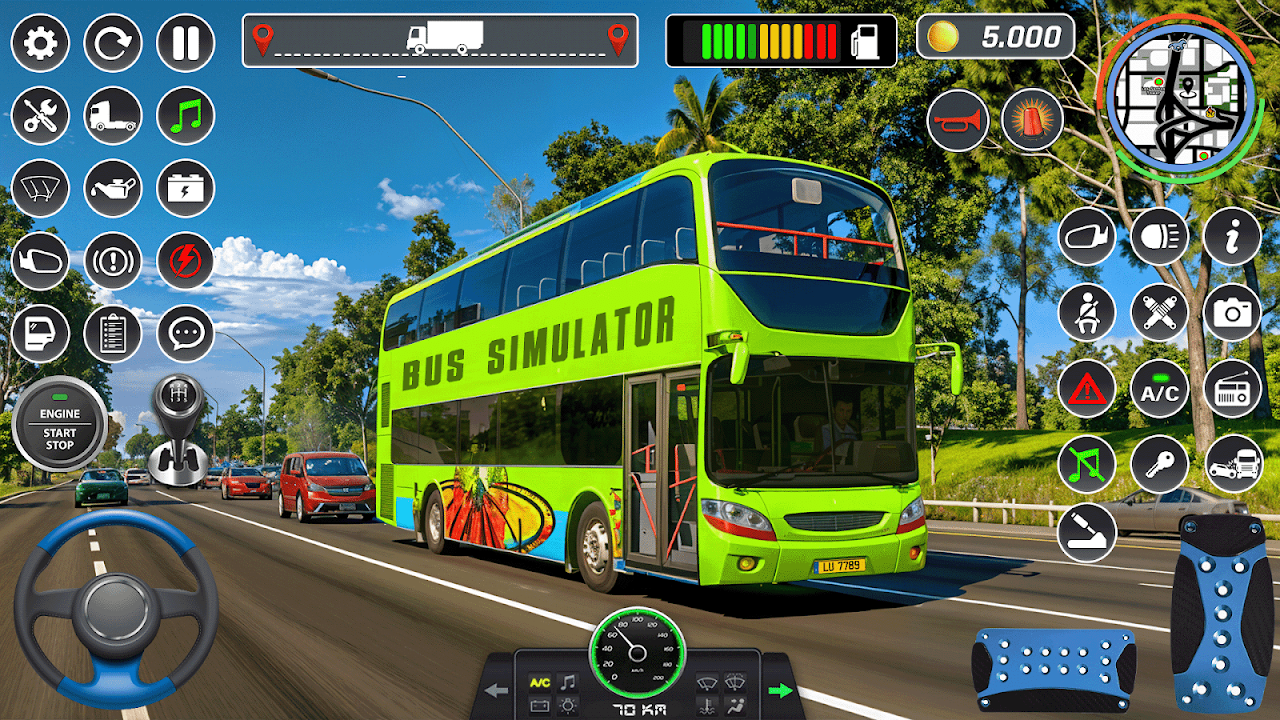The width and height of the screenshot is (1280, 720).
Task: Open the wrench and screwdriver repair icon
Action: tap(40, 115)
